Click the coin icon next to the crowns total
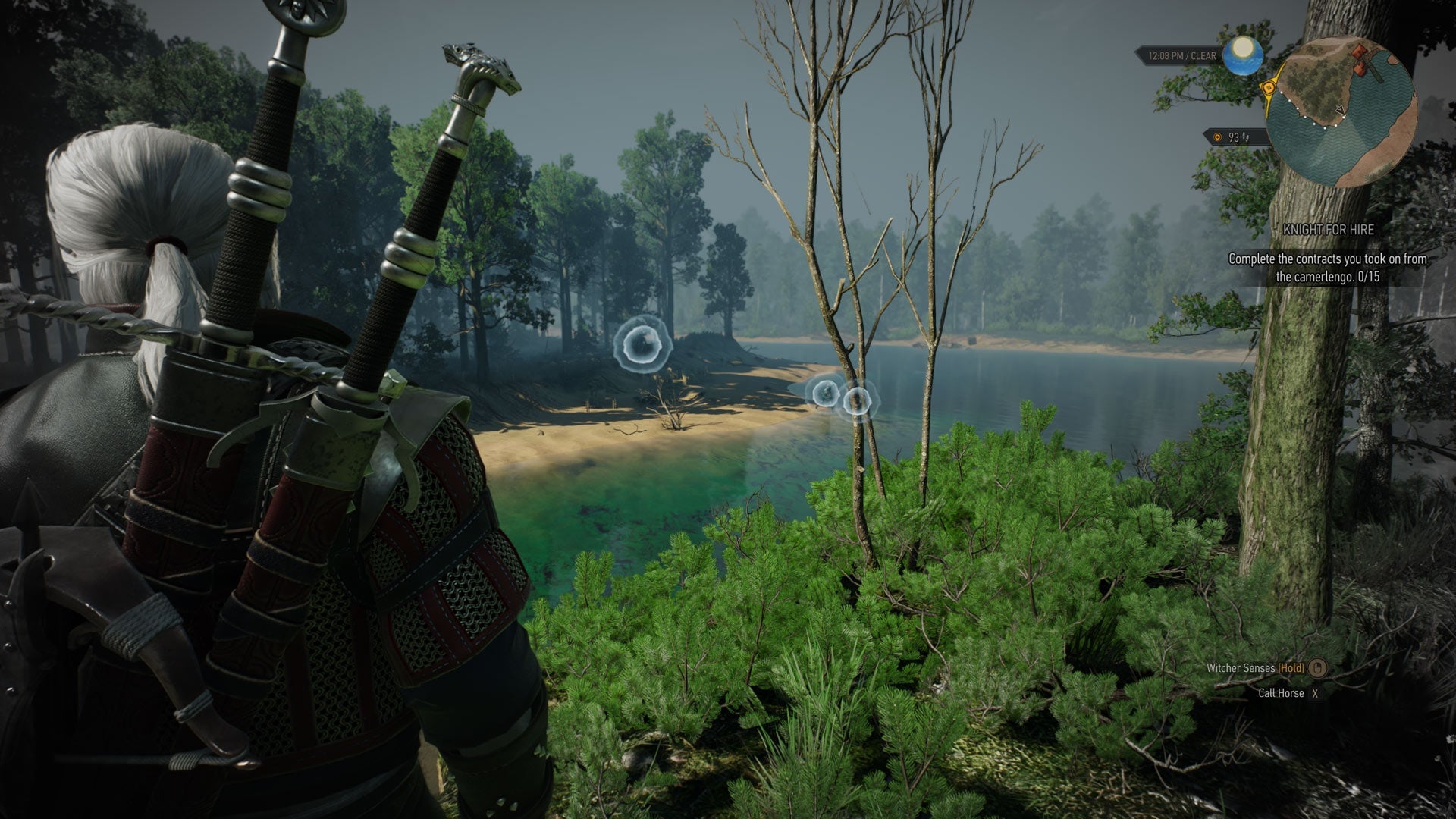The width and height of the screenshot is (1456, 819). (1217, 137)
